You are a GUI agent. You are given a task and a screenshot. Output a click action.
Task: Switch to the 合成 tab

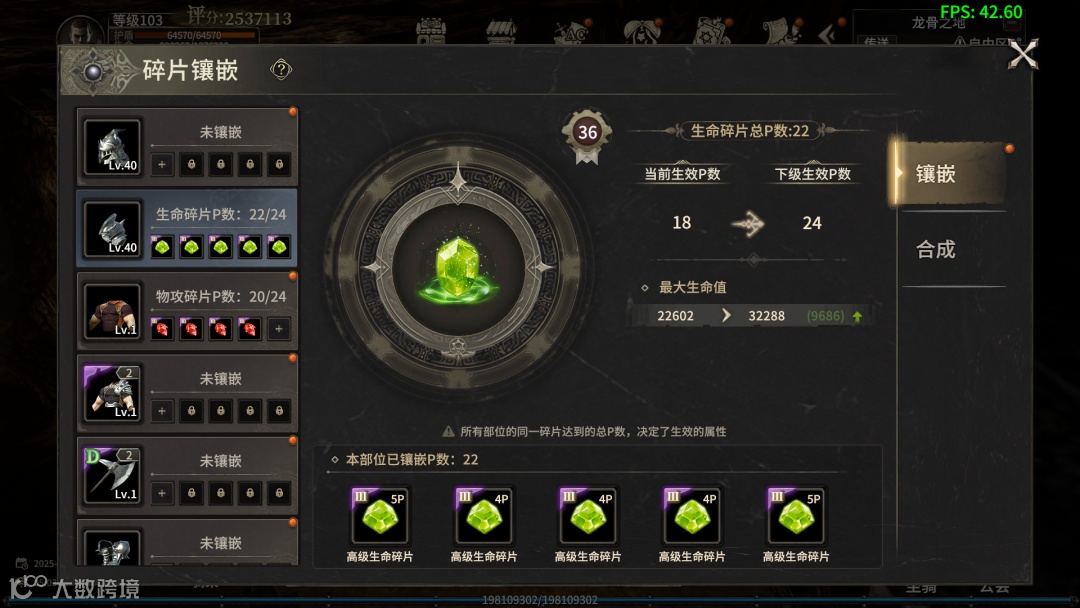(937, 250)
